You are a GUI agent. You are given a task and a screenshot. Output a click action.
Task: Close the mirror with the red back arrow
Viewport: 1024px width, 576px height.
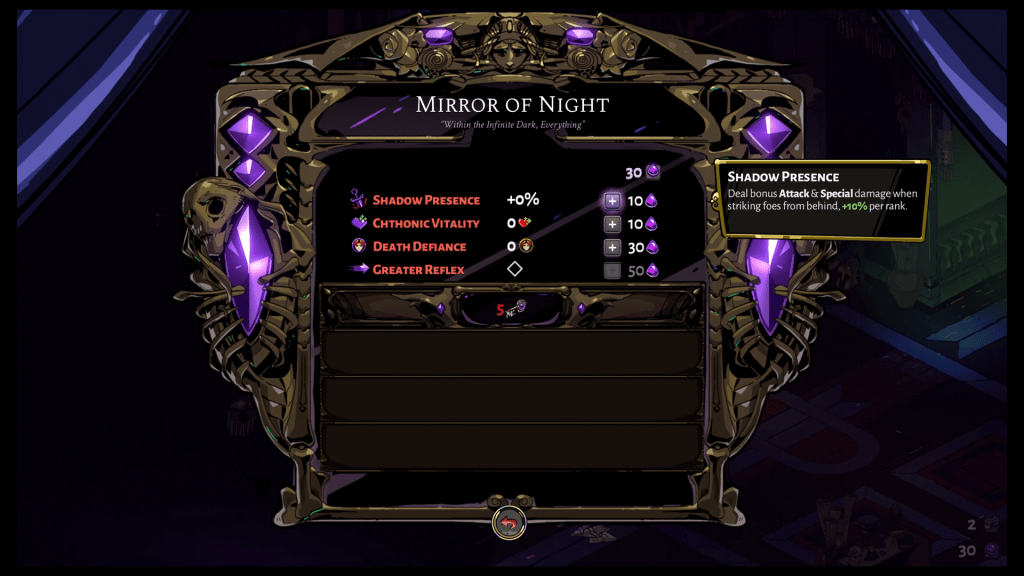pos(509,523)
